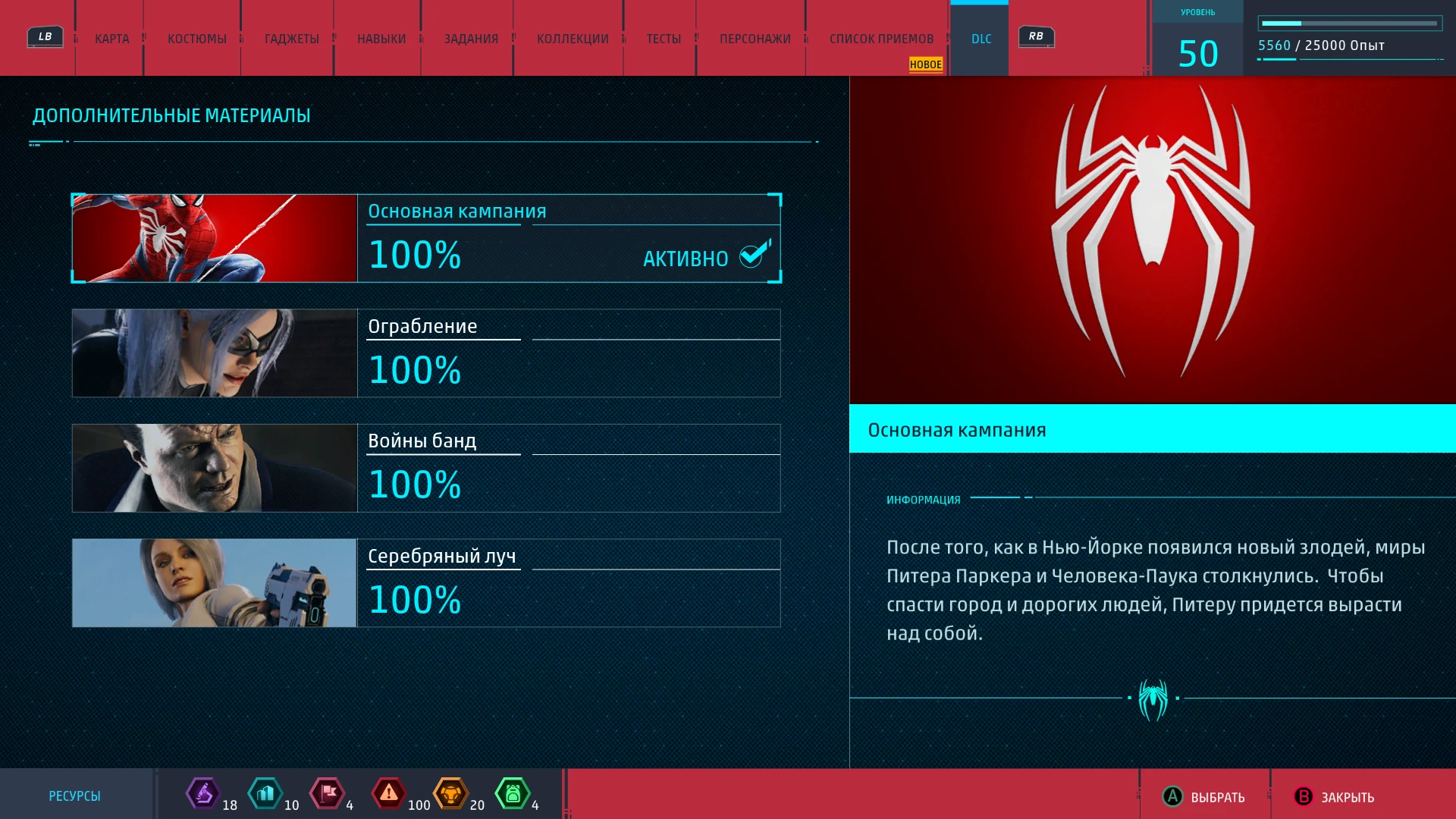Open the КАРТА tab
The image size is (1456, 819).
(x=110, y=38)
